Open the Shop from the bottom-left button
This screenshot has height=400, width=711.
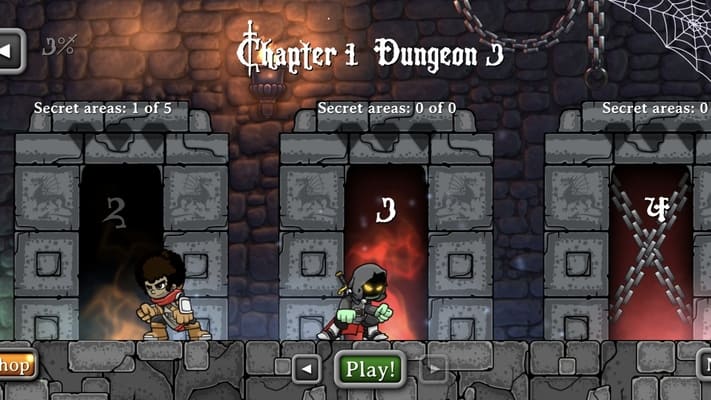[16, 364]
